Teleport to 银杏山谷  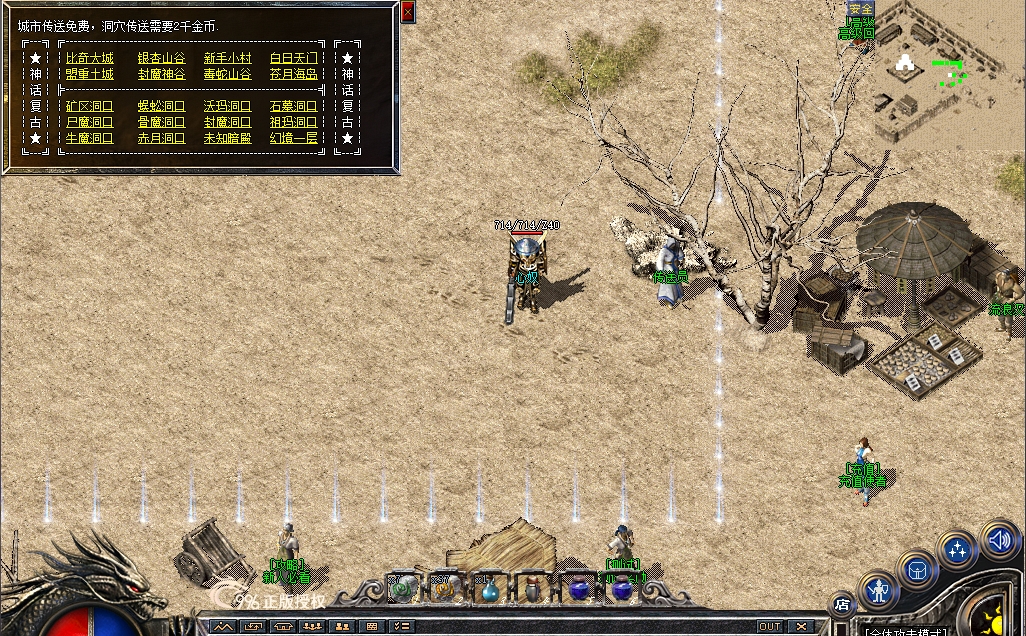pos(161,59)
